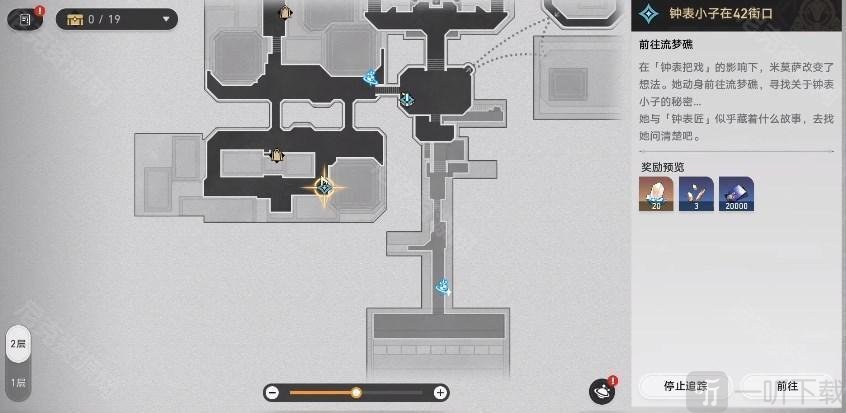The image size is (846, 413).
Task: Click the 停止追踪 button
Action: coord(685,385)
